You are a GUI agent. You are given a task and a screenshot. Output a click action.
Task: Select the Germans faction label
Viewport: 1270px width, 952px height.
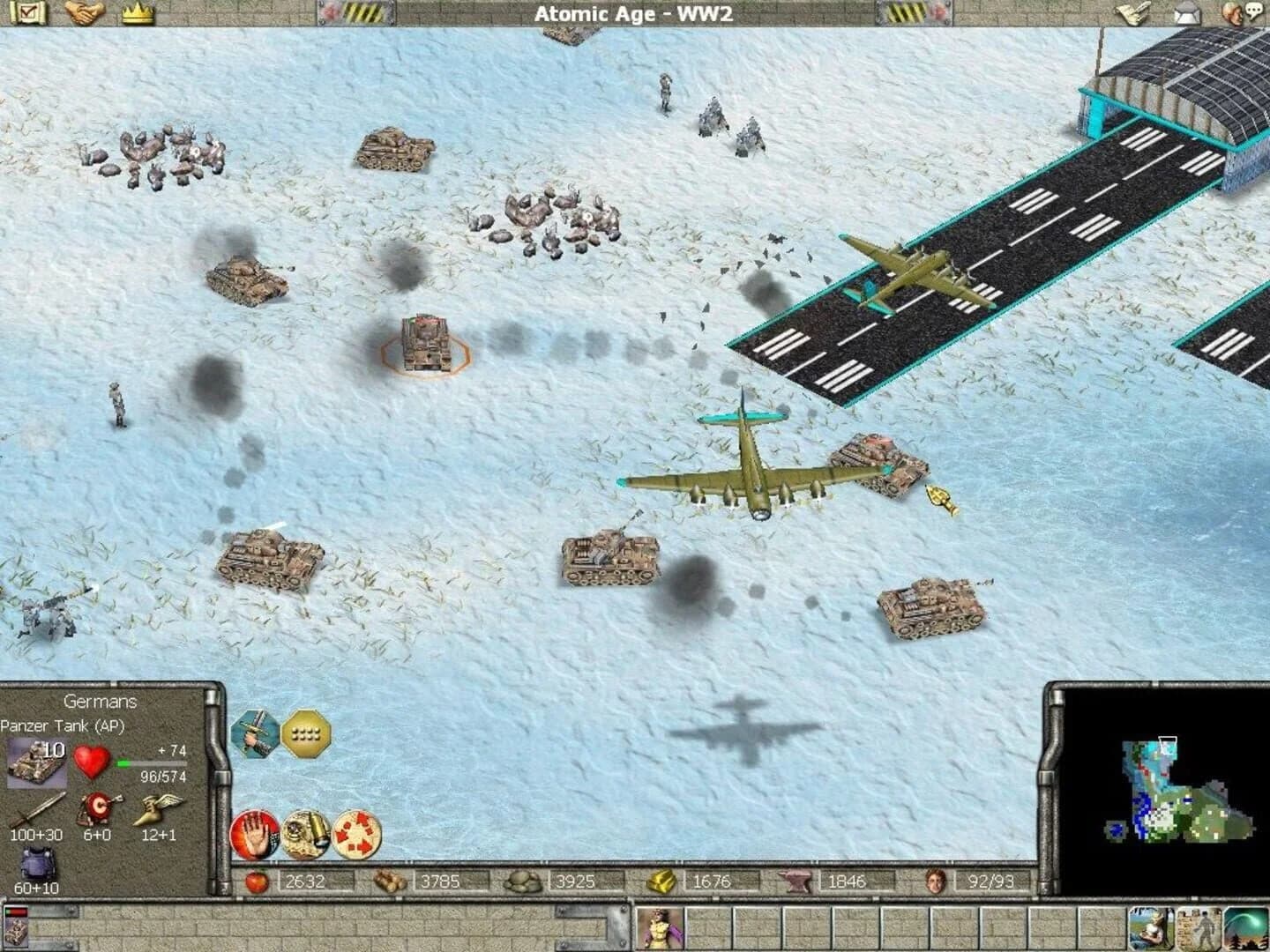pos(99,702)
